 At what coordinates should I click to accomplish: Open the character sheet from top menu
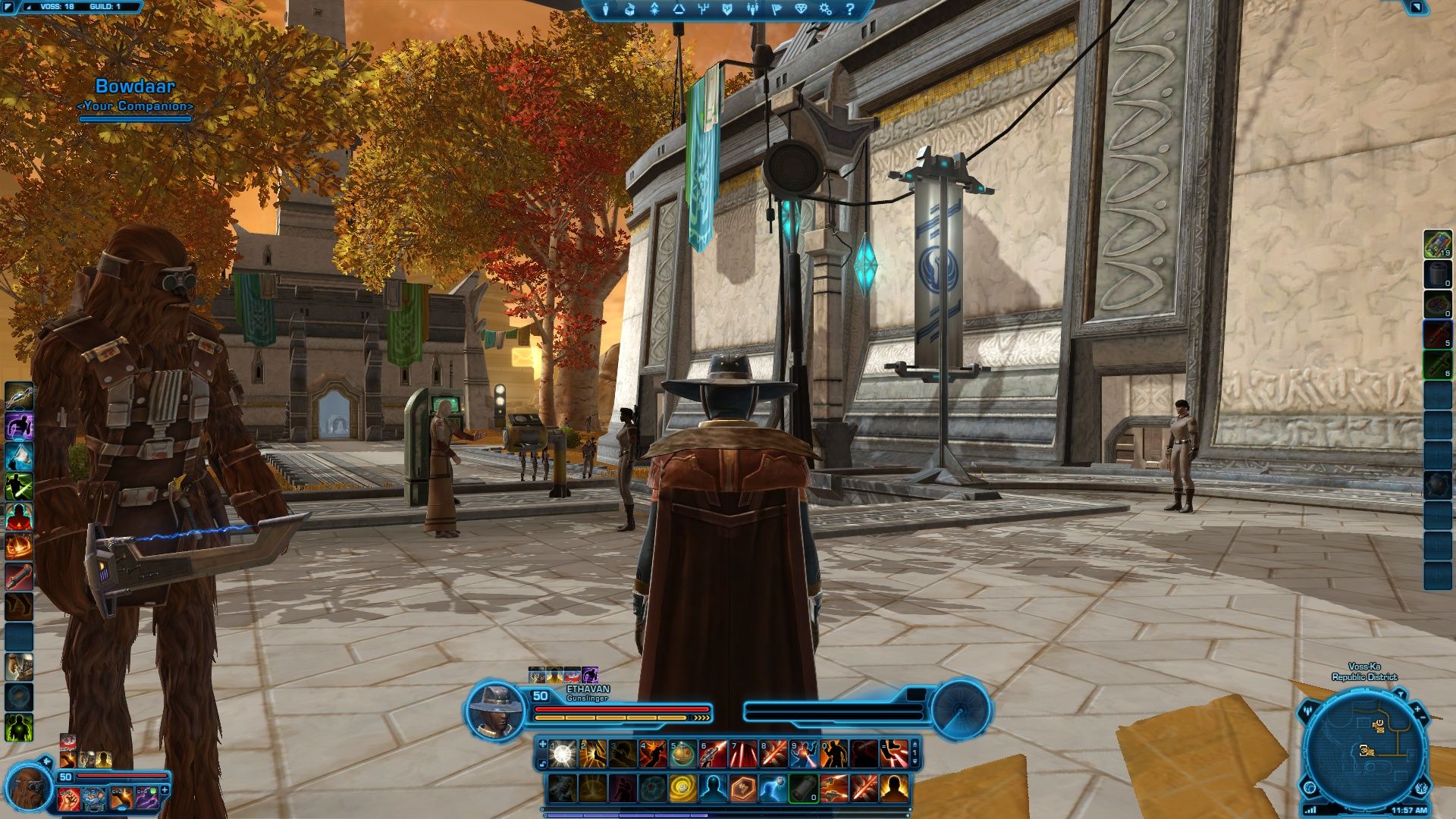(x=605, y=9)
